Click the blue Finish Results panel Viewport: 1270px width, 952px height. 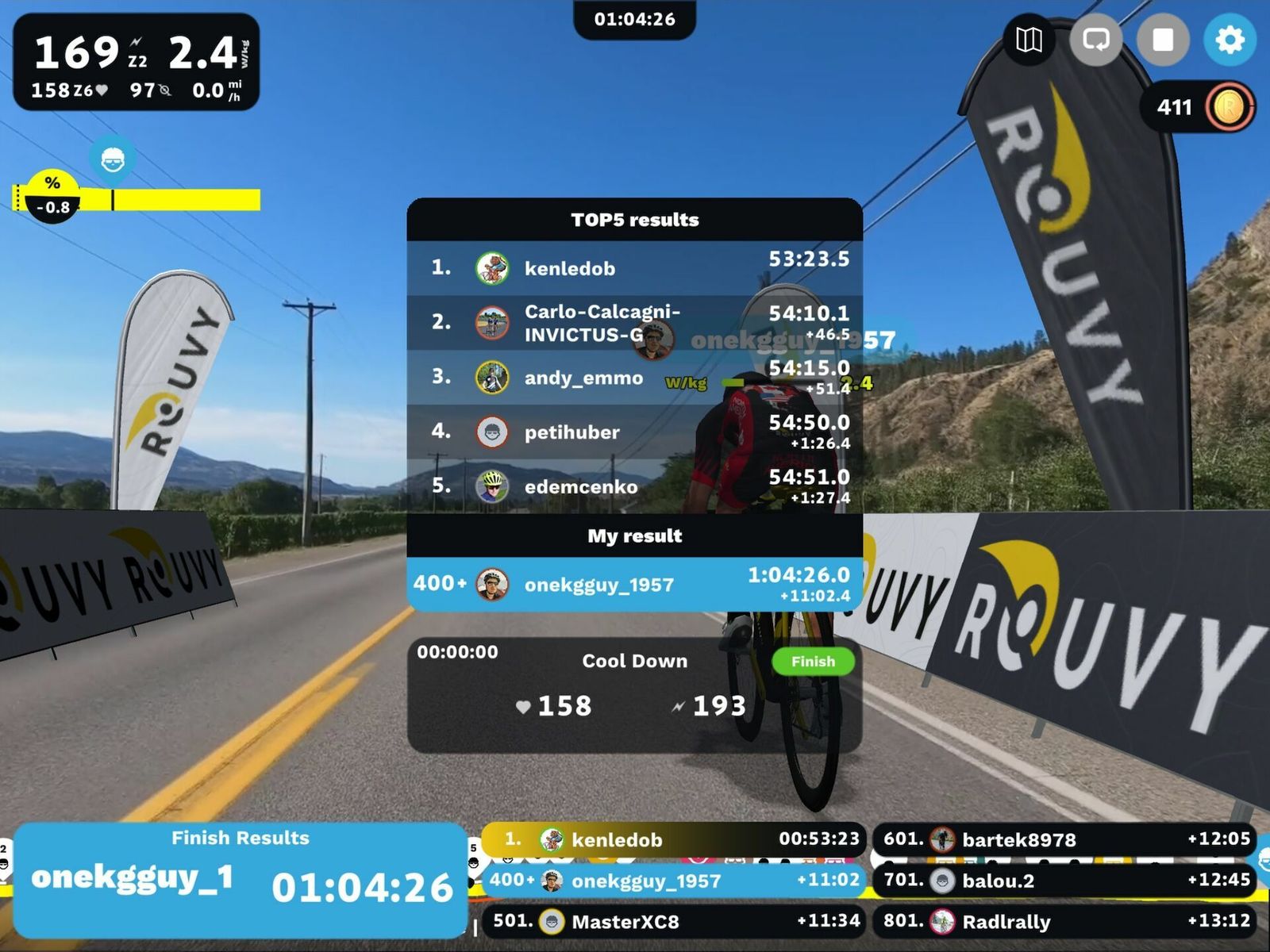(x=240, y=880)
